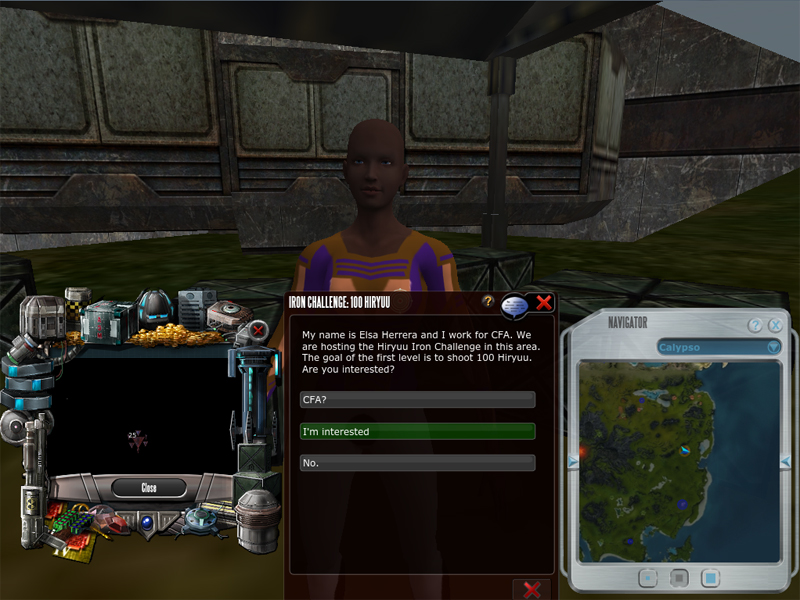Select the medium map size button

pyautogui.click(x=678, y=577)
